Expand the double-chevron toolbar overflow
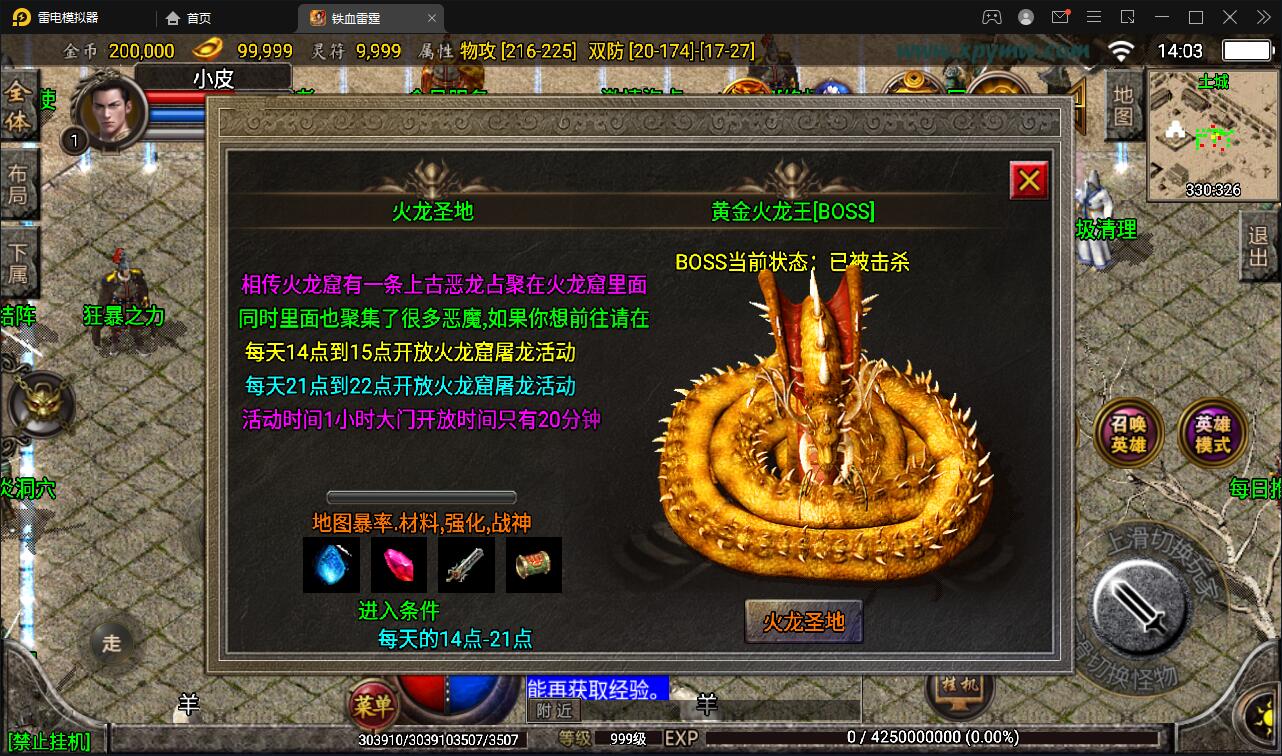 coord(1262,17)
